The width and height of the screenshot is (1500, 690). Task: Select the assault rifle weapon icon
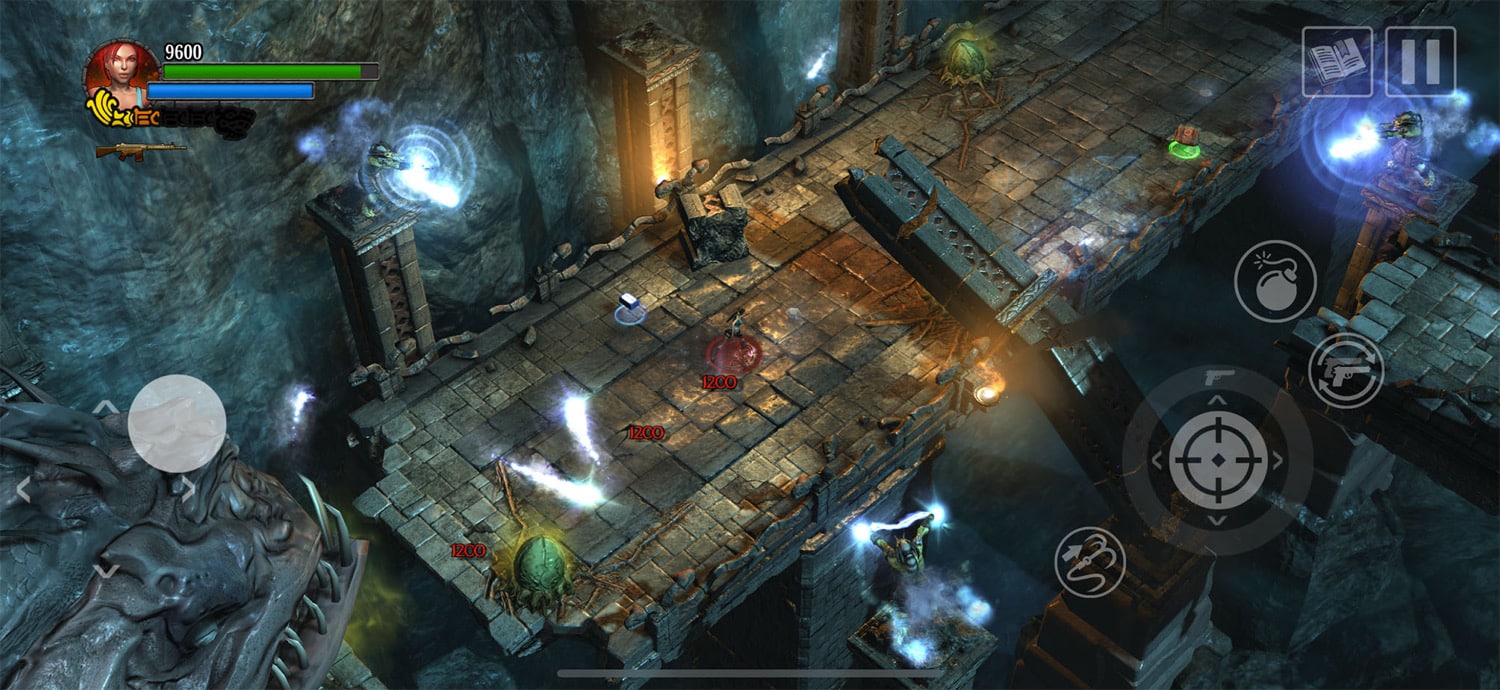point(140,150)
